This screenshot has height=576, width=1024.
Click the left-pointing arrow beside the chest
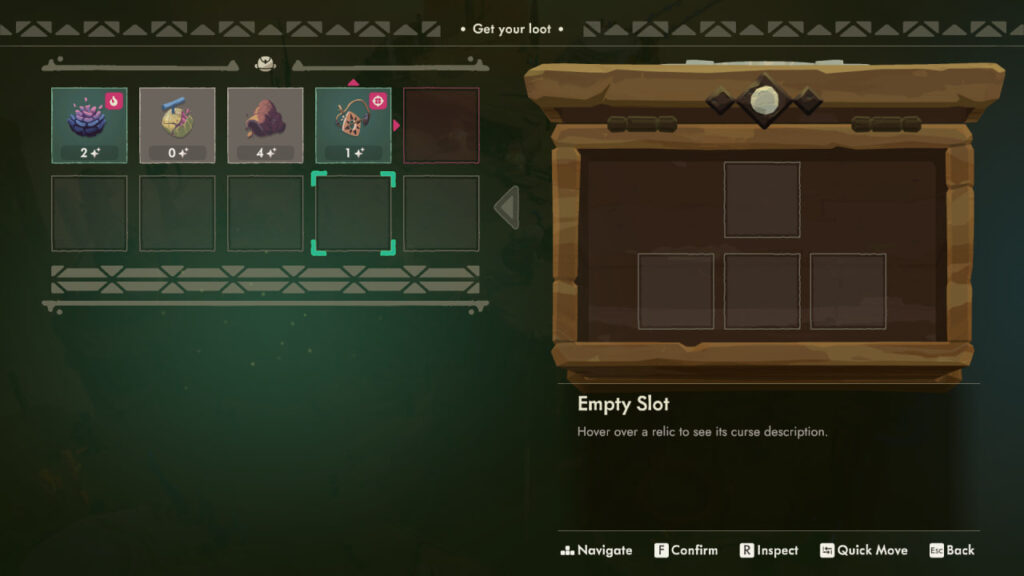pos(507,207)
